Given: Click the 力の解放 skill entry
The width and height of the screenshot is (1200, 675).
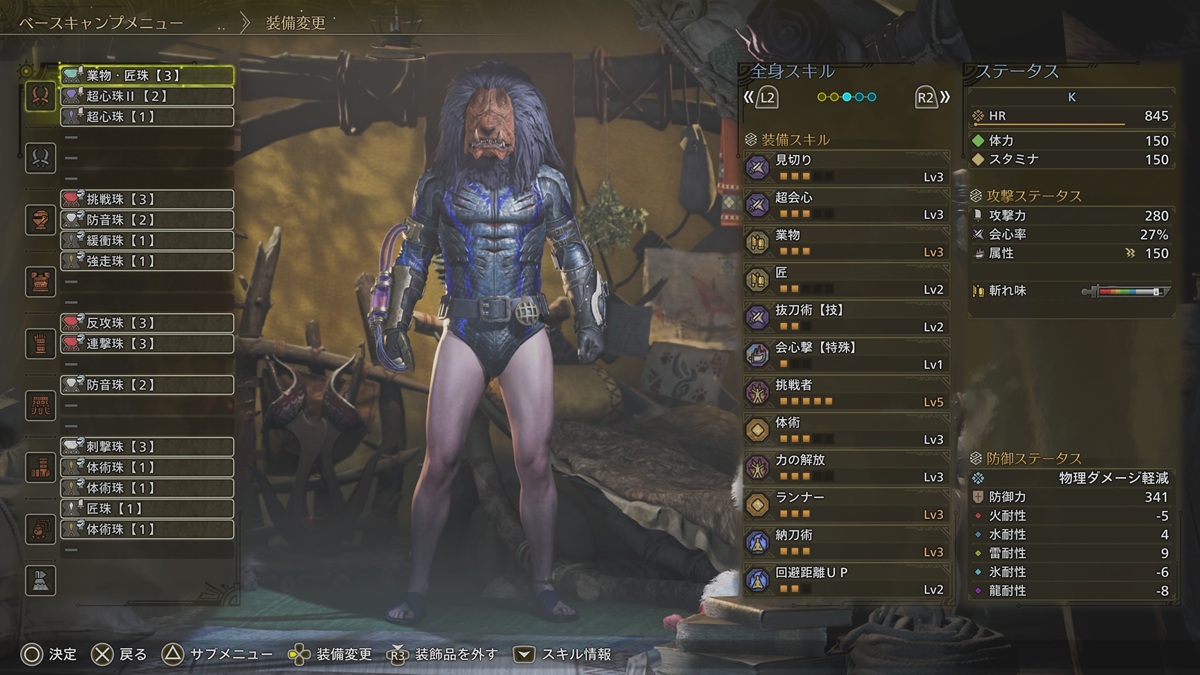Looking at the screenshot, I should [x=846, y=467].
